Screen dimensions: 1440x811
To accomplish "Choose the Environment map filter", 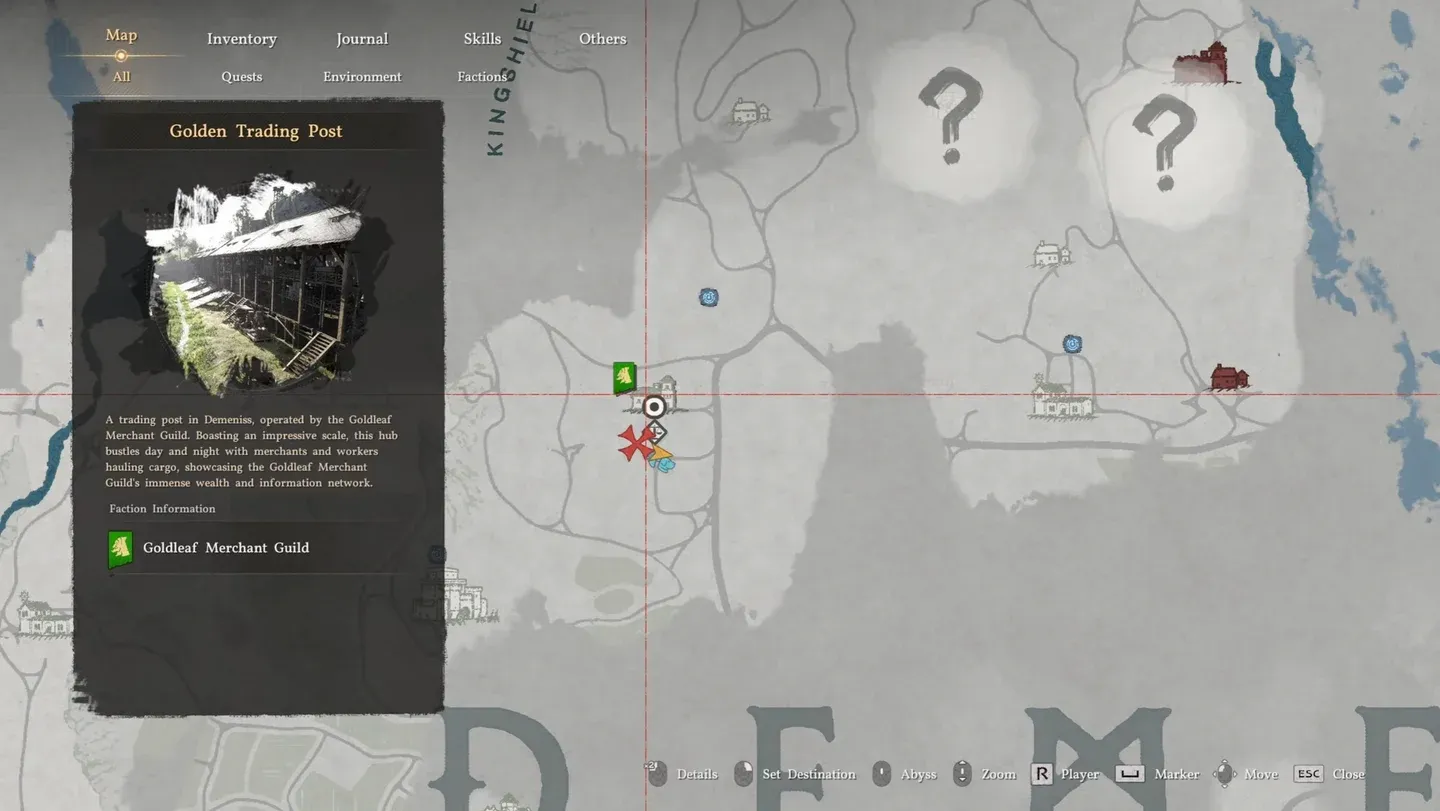I will point(362,77).
